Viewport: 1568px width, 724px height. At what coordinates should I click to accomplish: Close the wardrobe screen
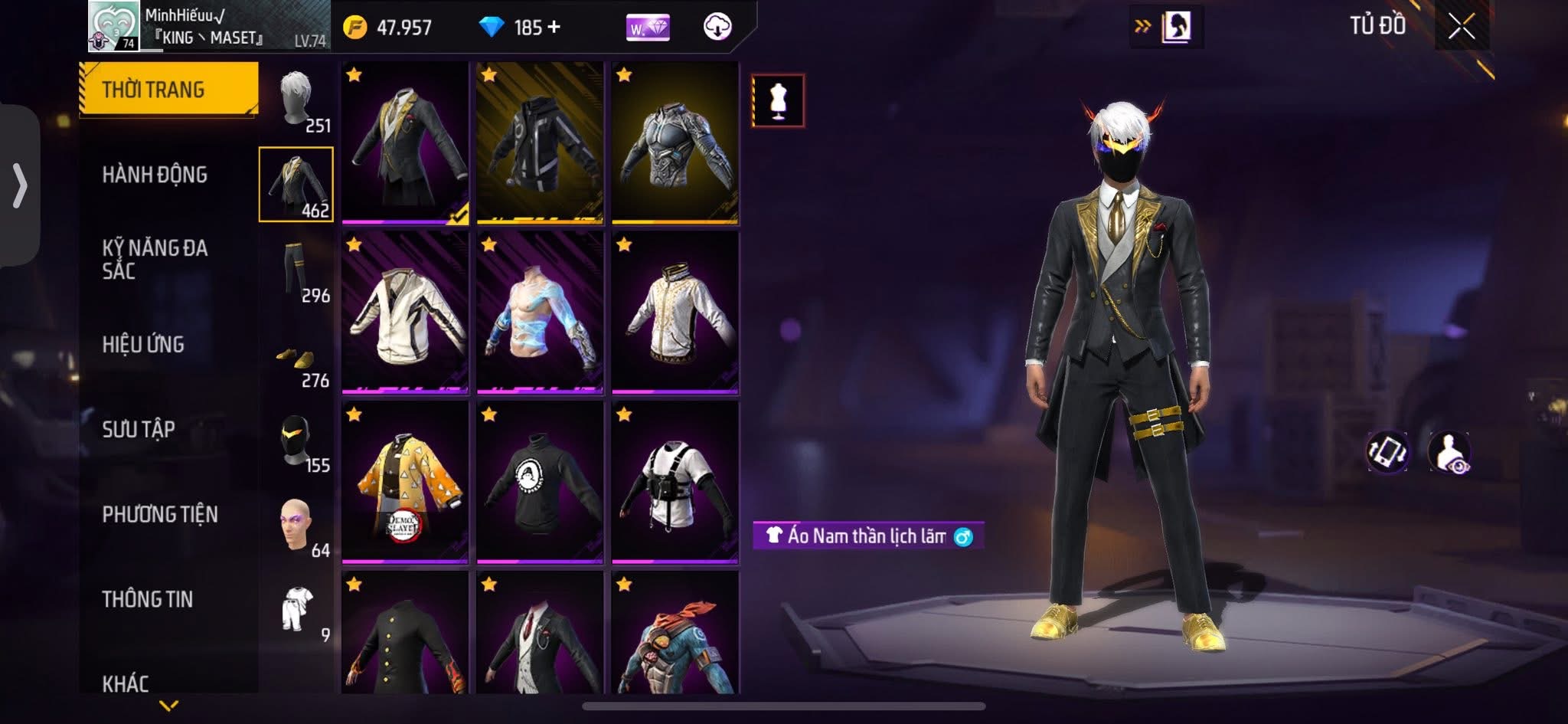1461,28
